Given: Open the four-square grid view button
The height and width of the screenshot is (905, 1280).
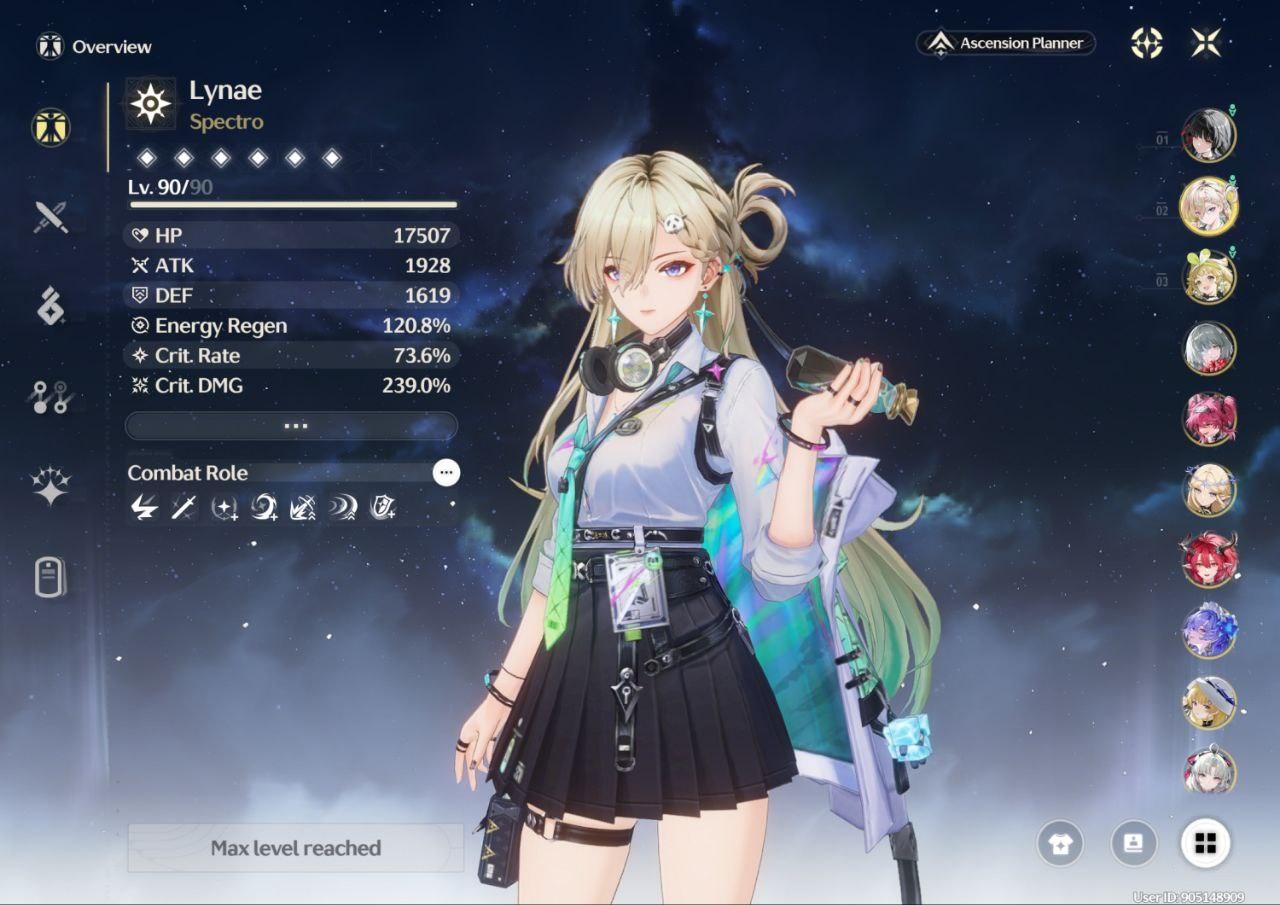Looking at the screenshot, I should pyautogui.click(x=1206, y=844).
